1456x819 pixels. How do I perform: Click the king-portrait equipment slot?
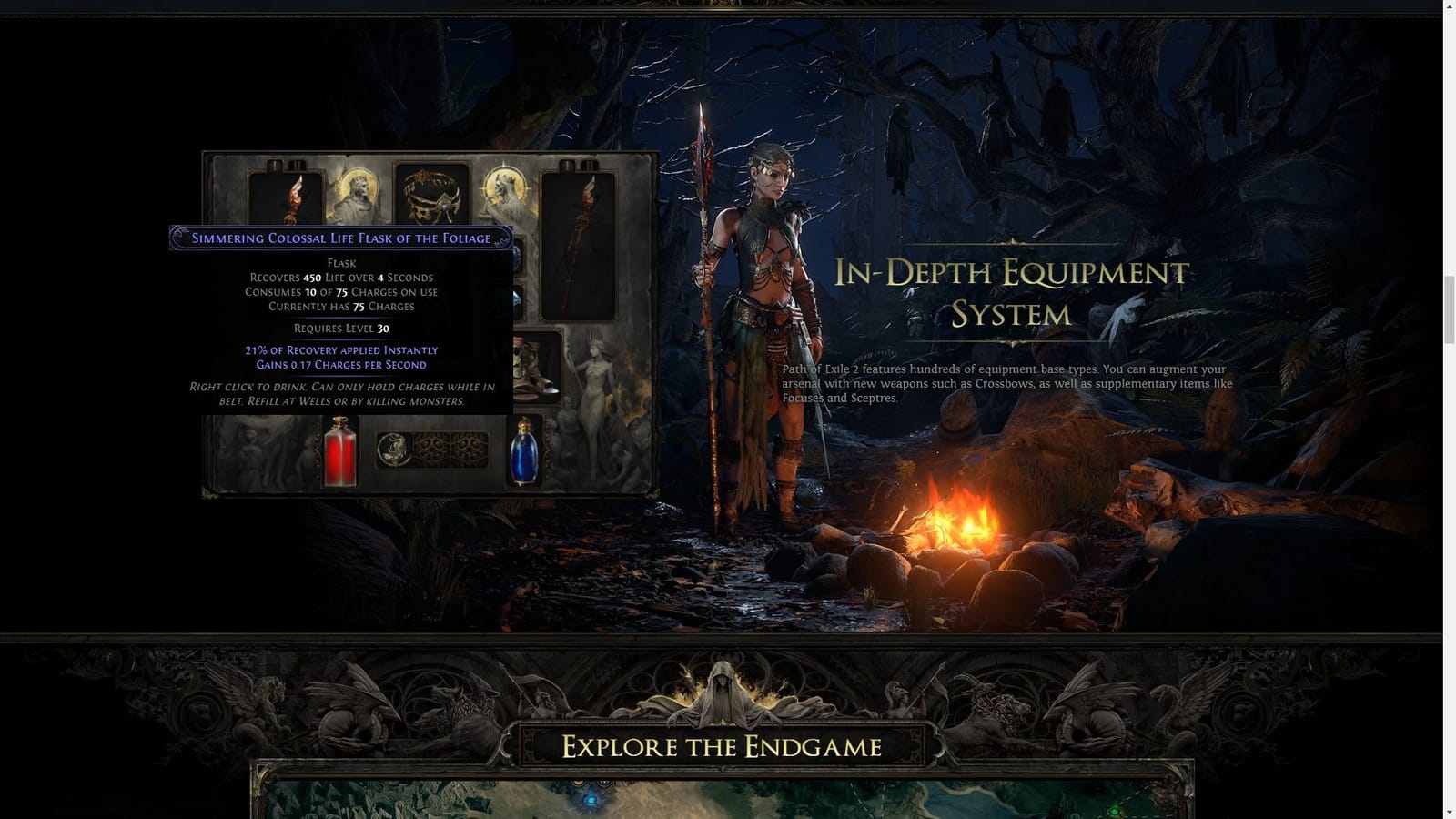click(359, 191)
